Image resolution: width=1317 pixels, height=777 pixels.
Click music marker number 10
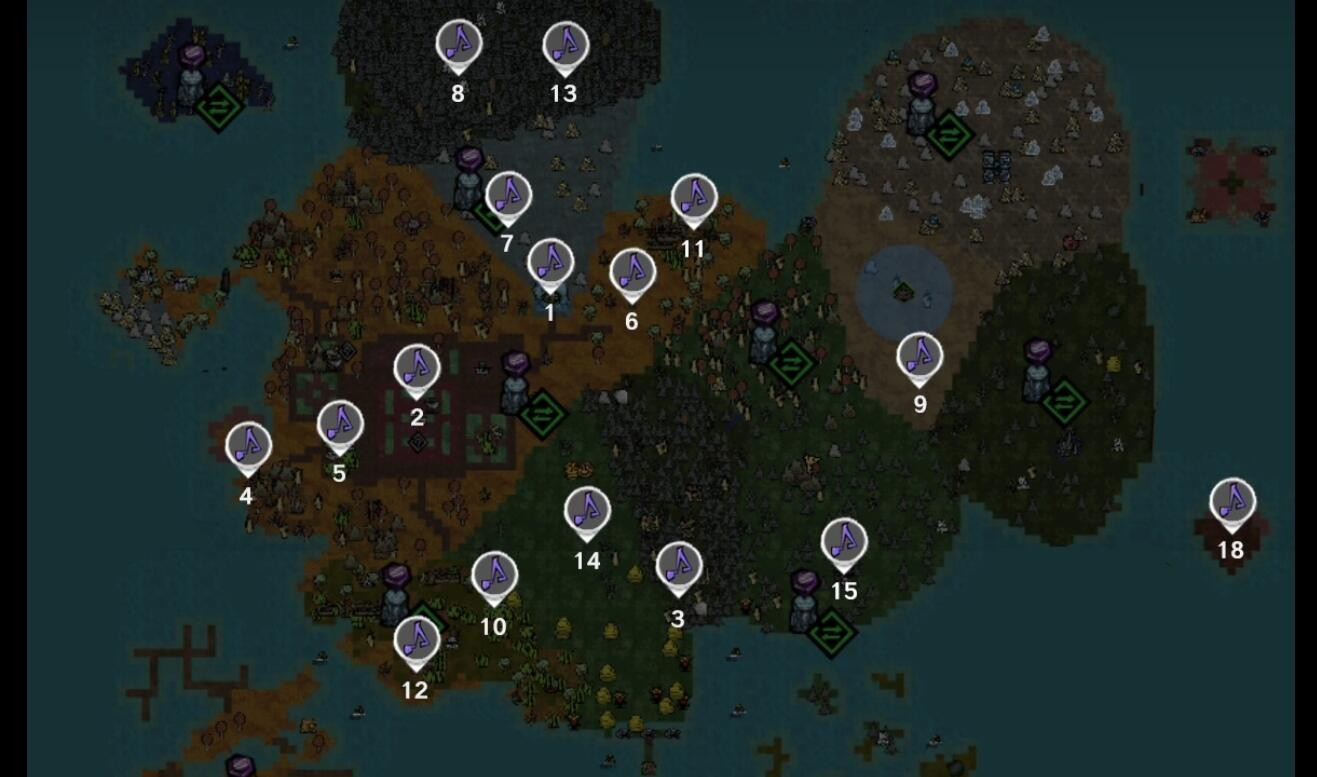493,576
